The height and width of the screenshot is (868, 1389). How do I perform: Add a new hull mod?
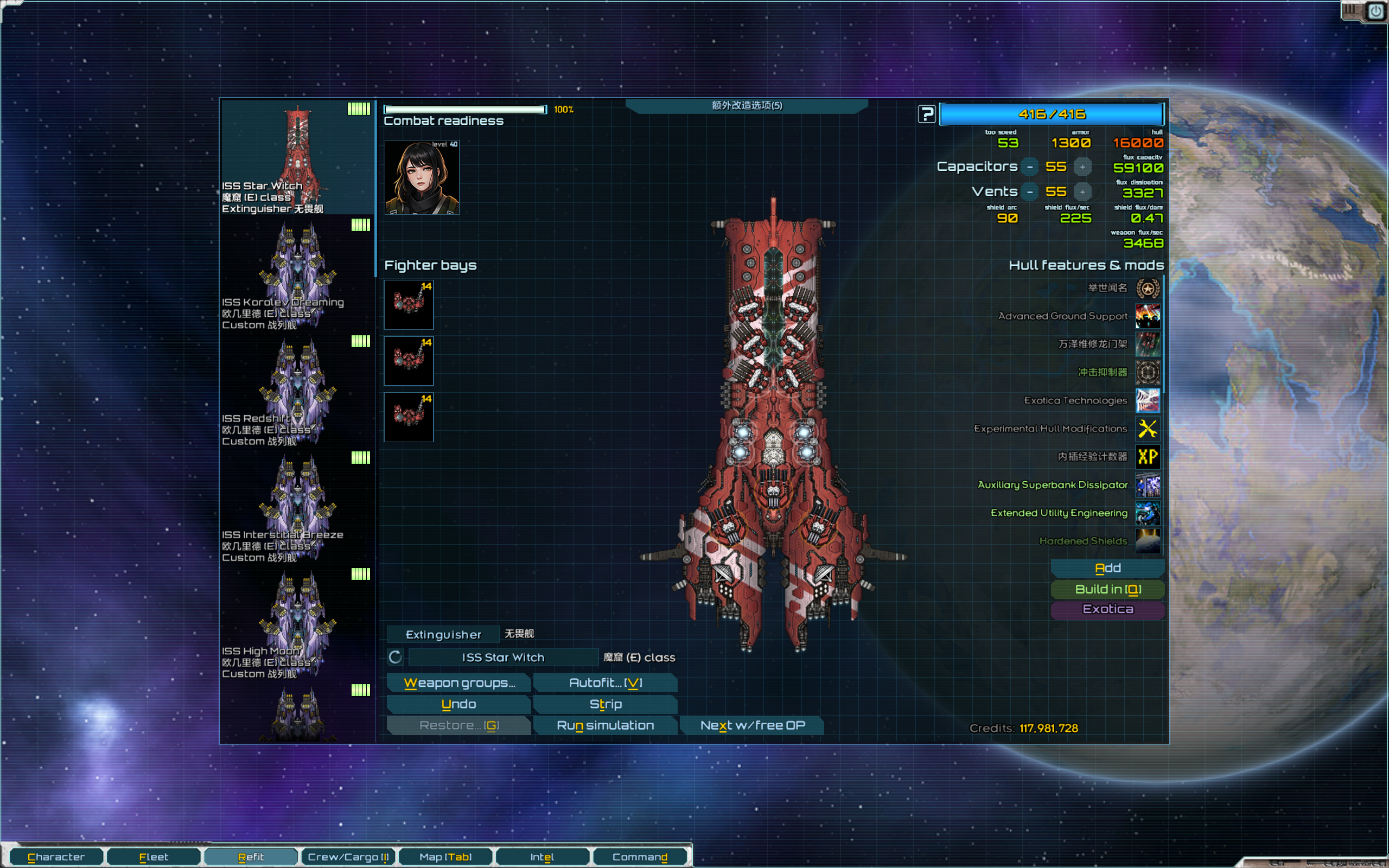pos(1107,568)
